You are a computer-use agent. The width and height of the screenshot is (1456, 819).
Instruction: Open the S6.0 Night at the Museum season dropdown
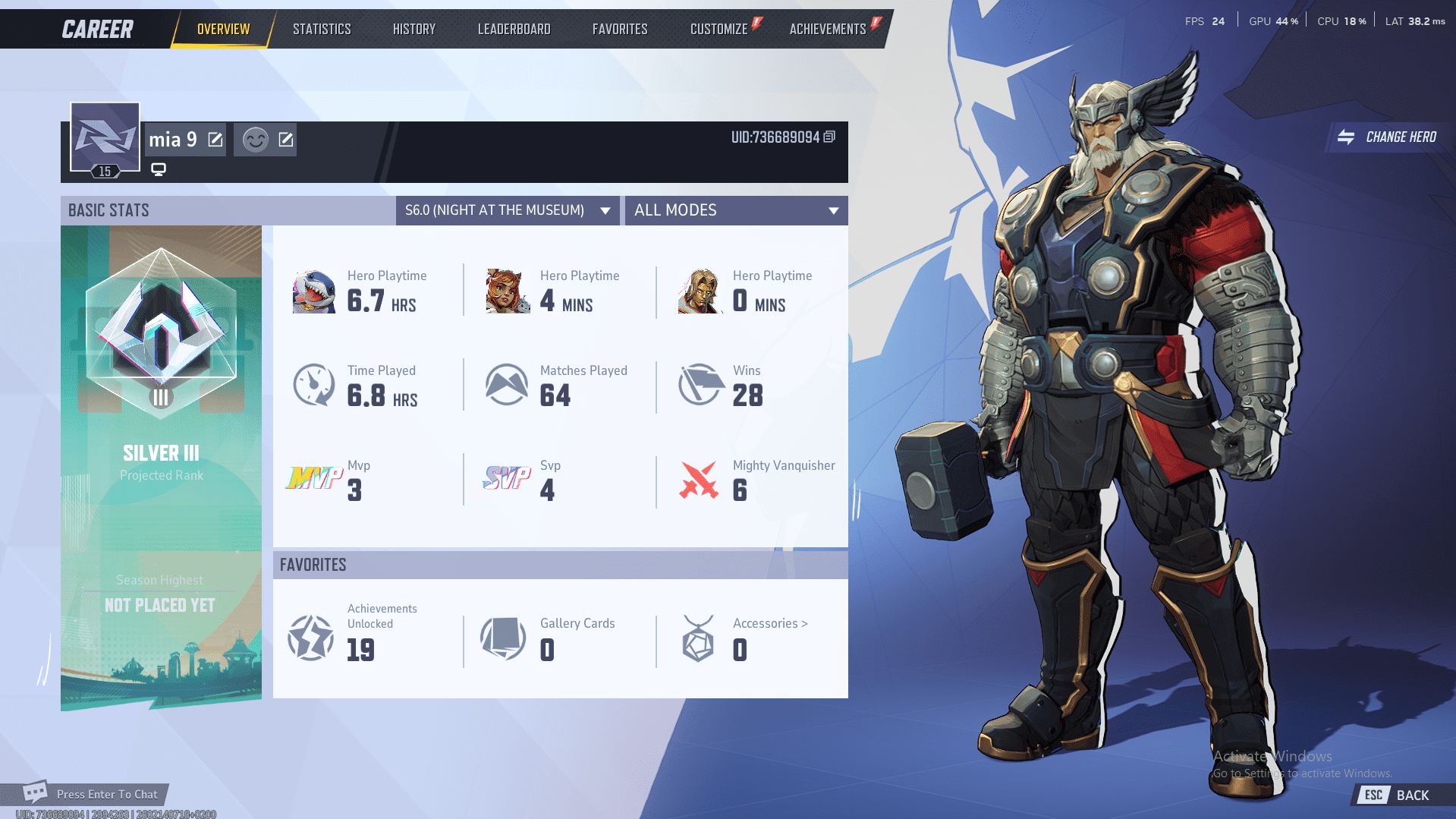(507, 210)
